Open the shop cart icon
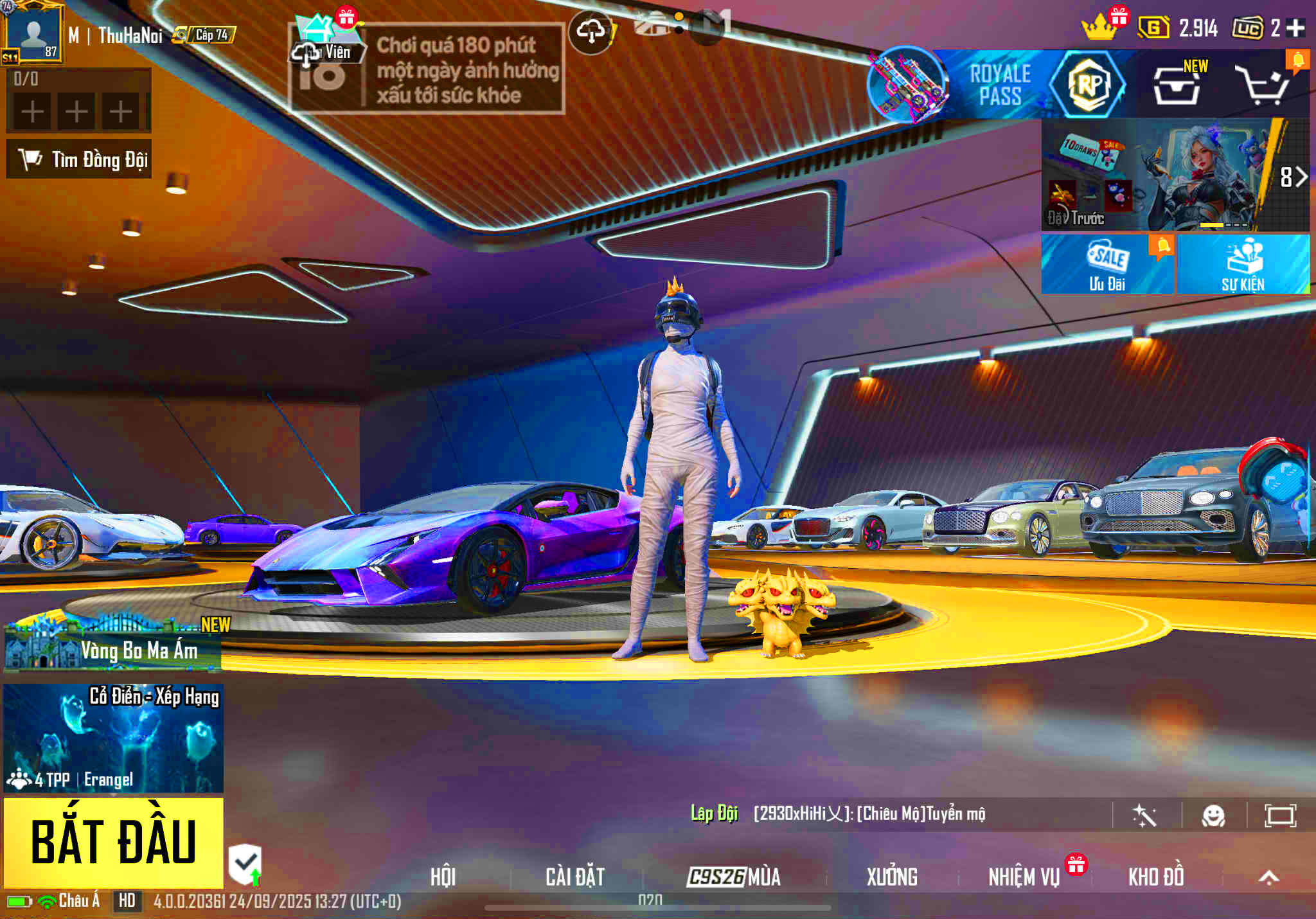The height and width of the screenshot is (919, 1316). tap(1264, 86)
